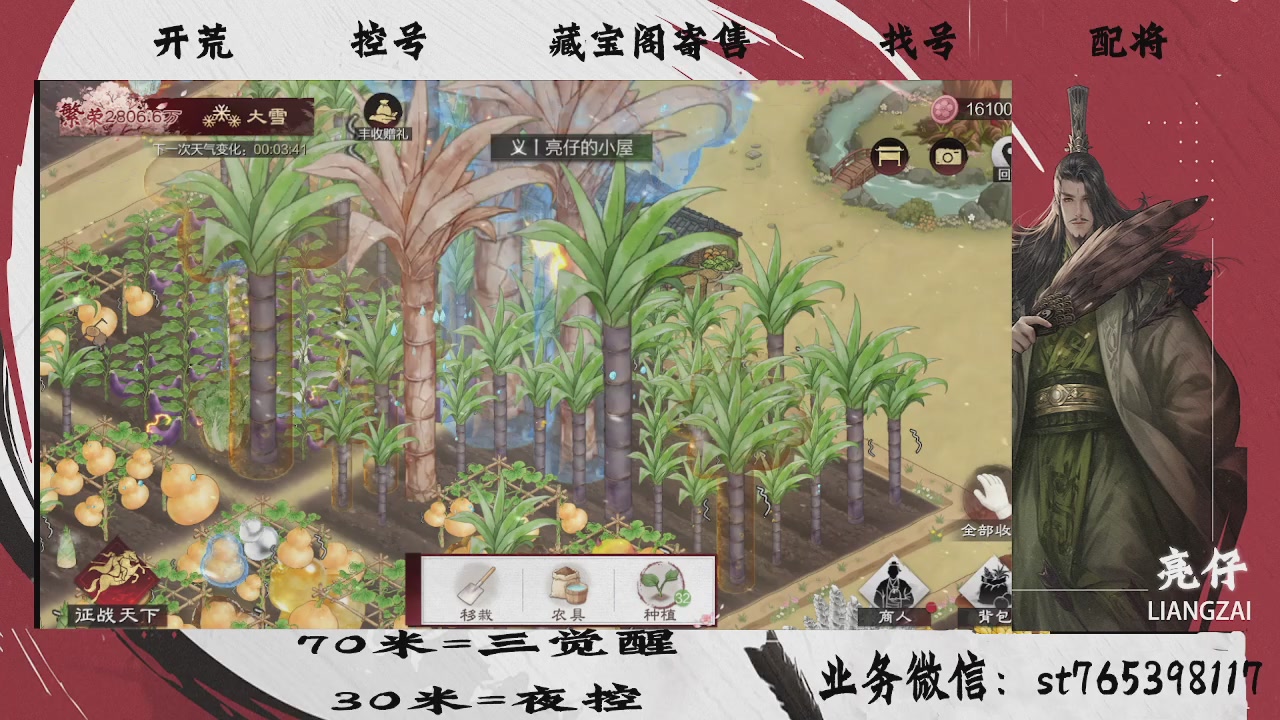1280x720 pixels.
Task: Open the furniture/building icon near the bridge
Action: point(888,156)
